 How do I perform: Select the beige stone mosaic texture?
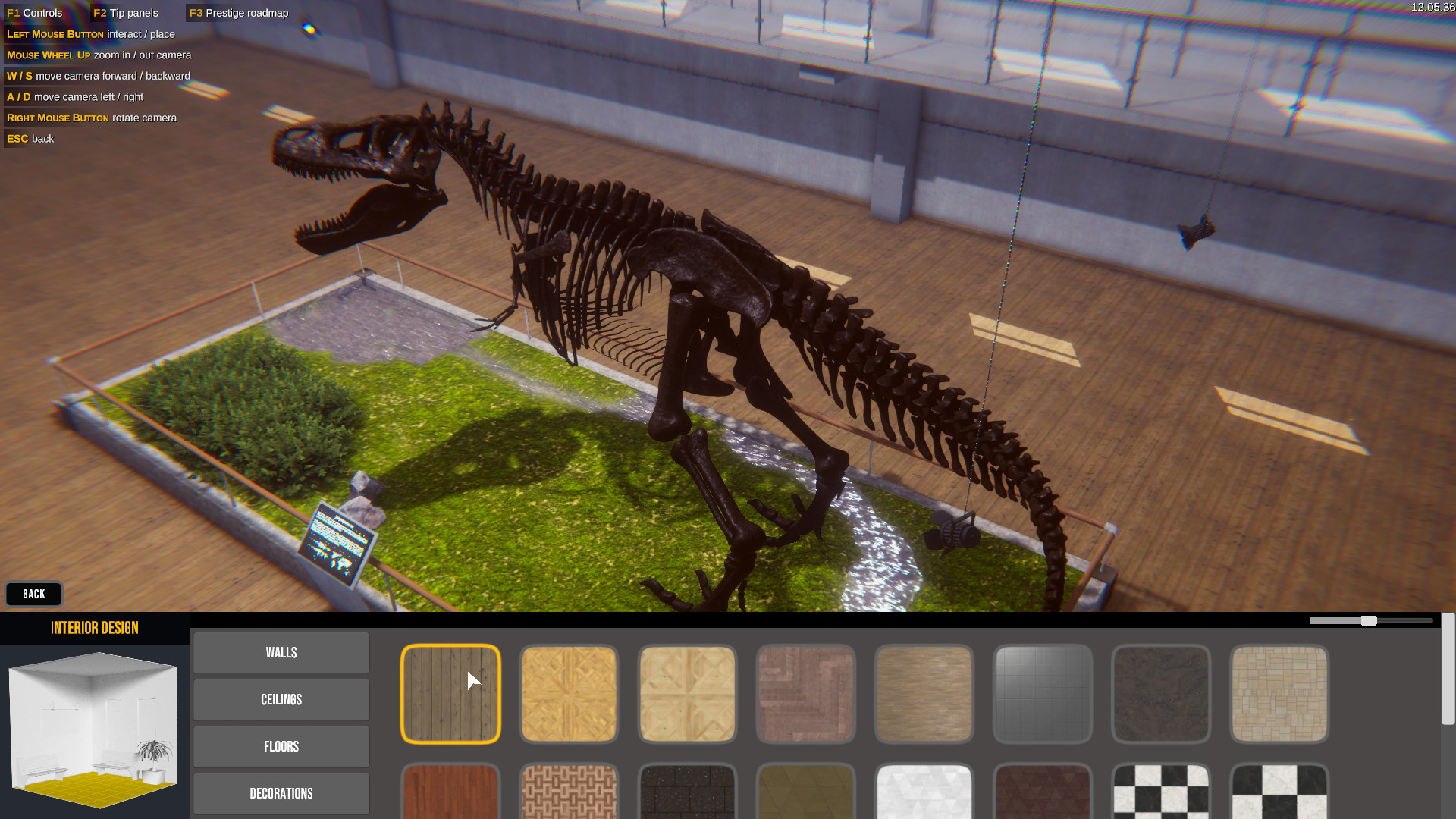[1279, 693]
